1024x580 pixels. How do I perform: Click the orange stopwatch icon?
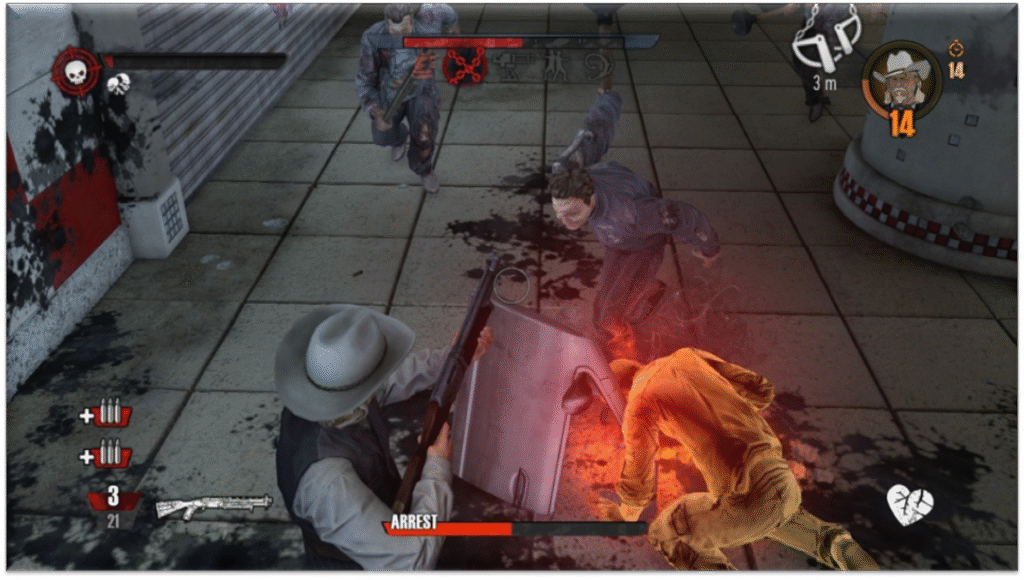(956, 48)
